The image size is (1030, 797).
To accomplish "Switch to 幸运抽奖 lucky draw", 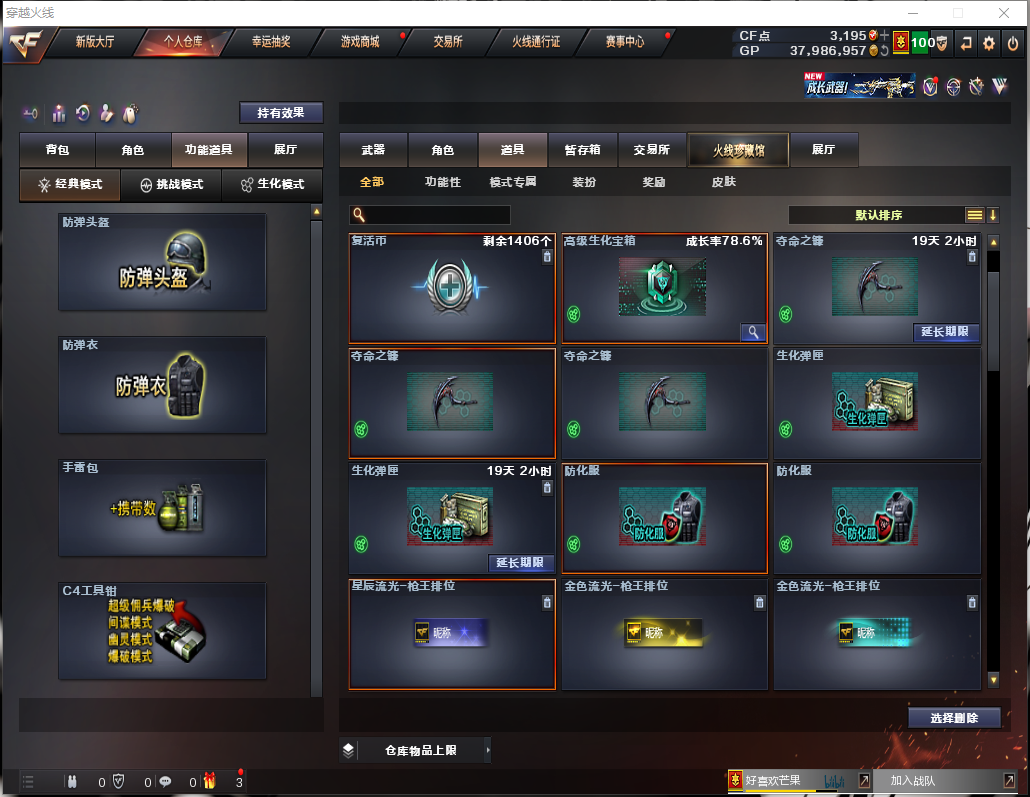I will point(271,42).
